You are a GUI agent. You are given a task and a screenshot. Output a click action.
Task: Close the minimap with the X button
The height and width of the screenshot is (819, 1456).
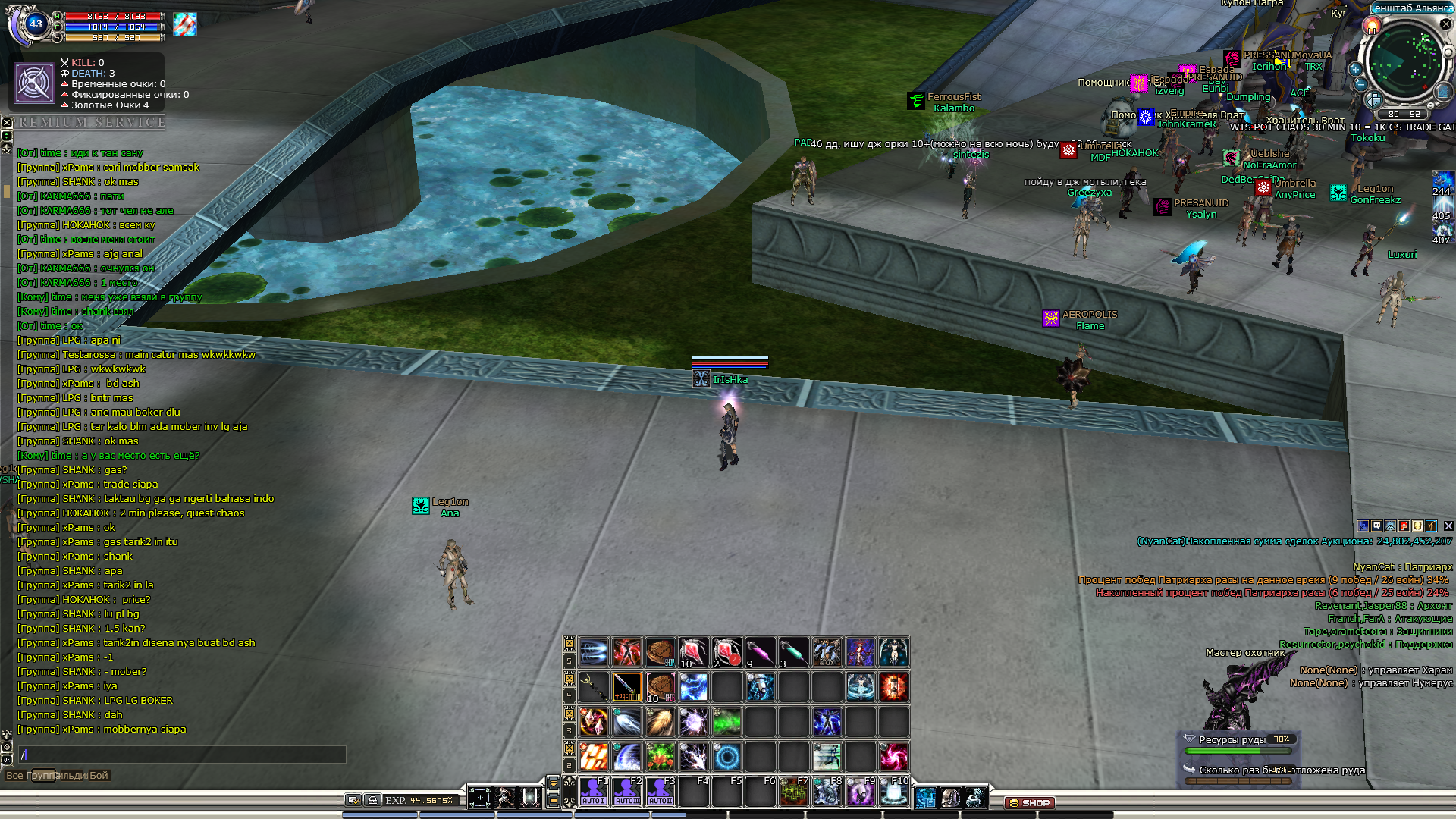(1445, 24)
